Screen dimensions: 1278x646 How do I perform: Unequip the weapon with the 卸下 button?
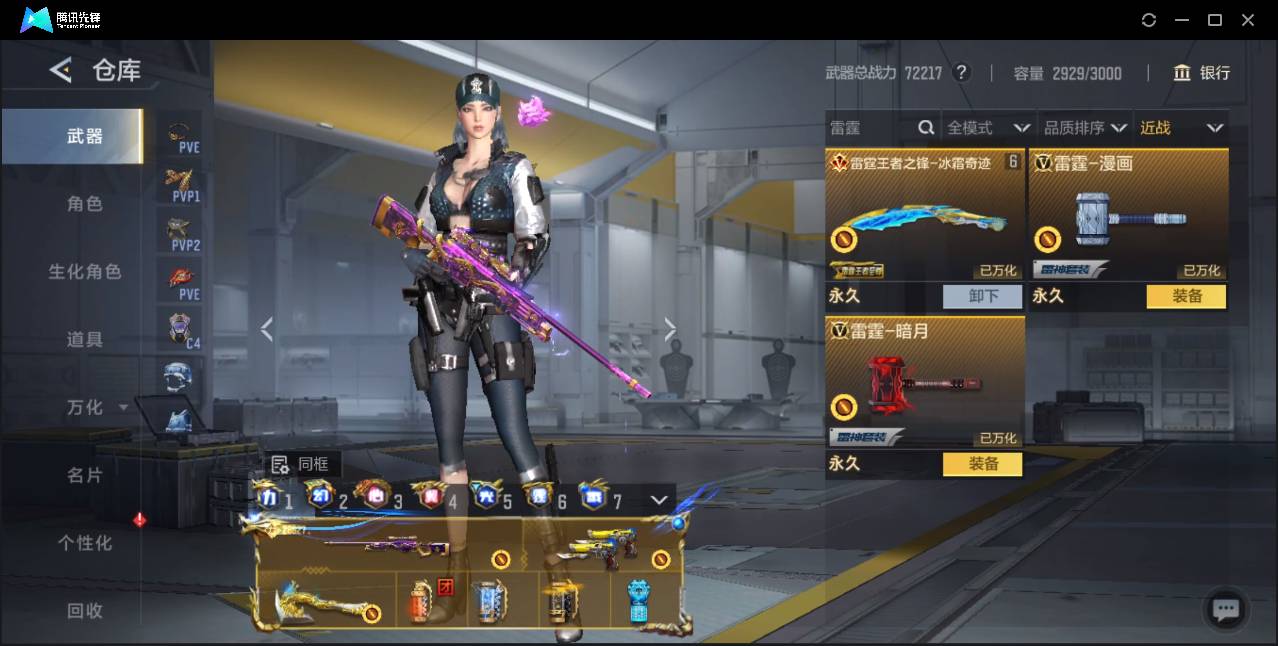tap(982, 296)
